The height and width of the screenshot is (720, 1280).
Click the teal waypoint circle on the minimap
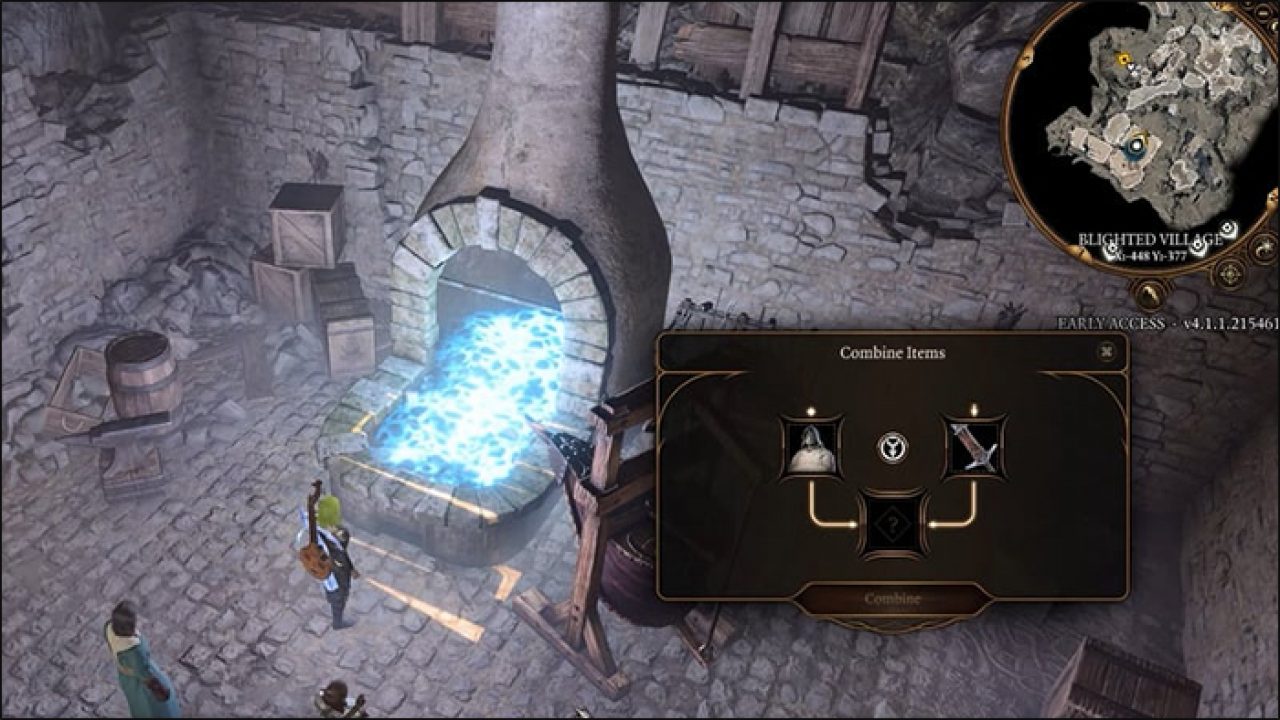pyautogui.click(x=1137, y=146)
